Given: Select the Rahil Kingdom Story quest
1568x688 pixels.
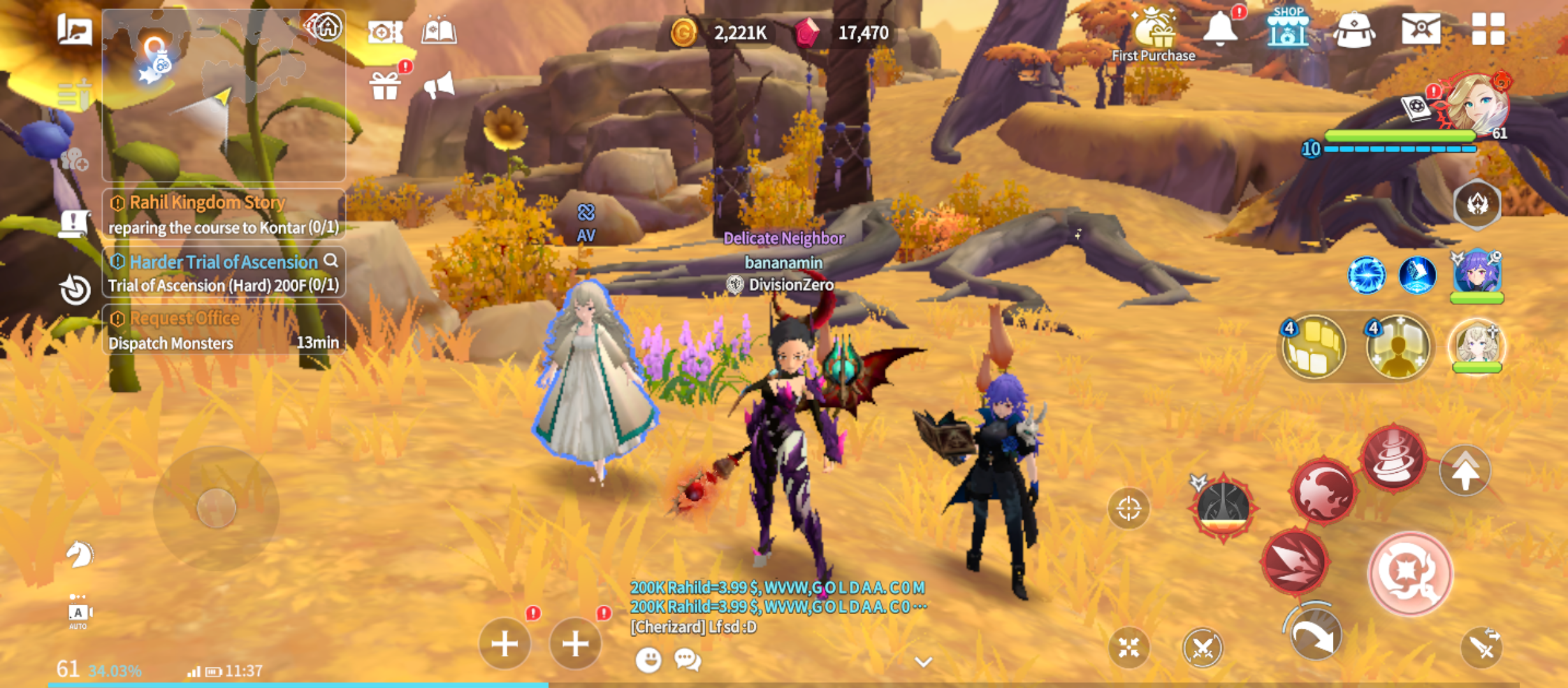Looking at the screenshot, I should pyautogui.click(x=223, y=214).
